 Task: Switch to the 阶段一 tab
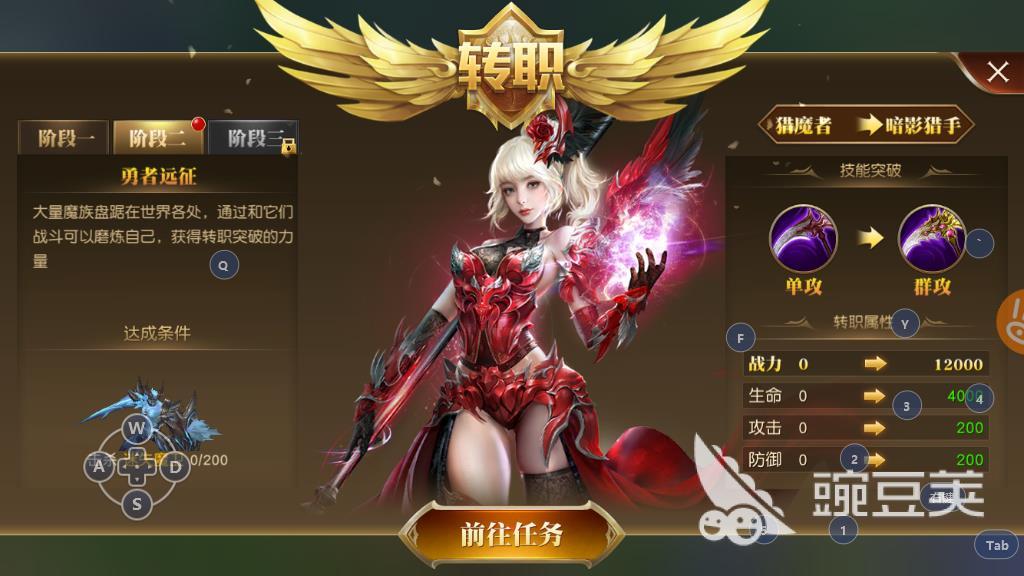pos(66,138)
